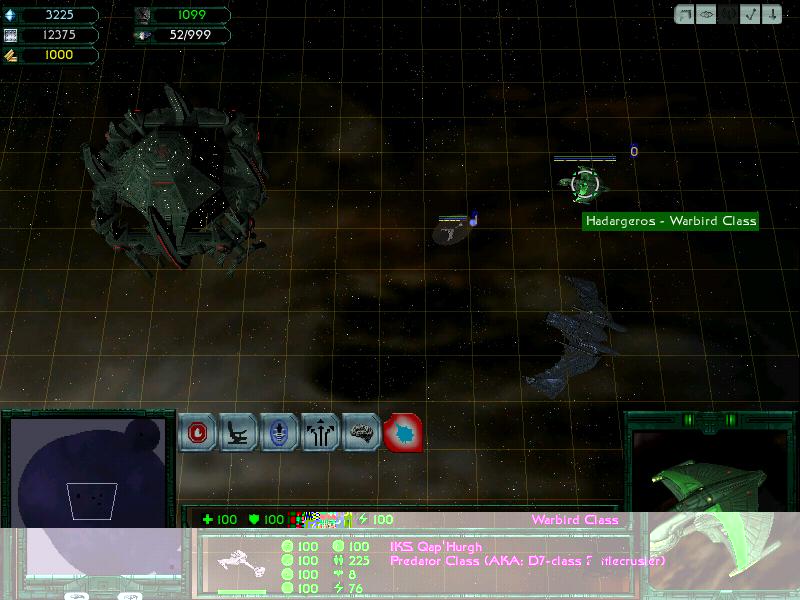Select the chair-shaped command button
Viewport: 800px width, 600px height.
pos(239,433)
